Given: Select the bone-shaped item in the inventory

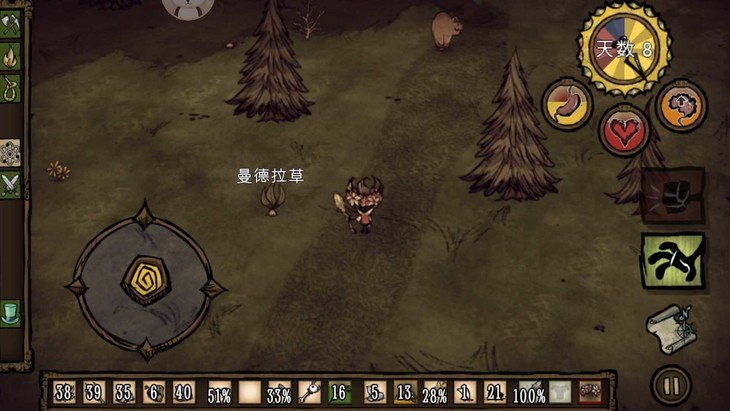Looking at the screenshot, I should click(308, 392).
